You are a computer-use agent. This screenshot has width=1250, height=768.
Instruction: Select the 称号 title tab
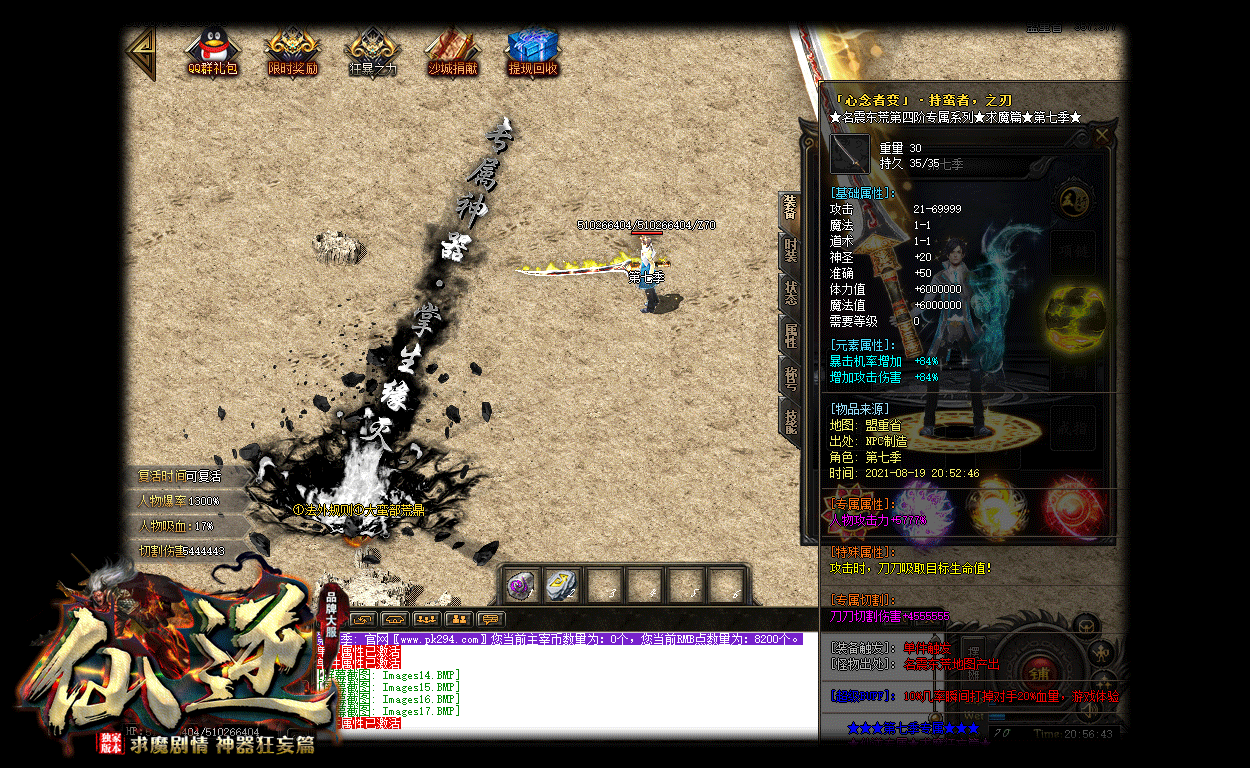pos(790,375)
